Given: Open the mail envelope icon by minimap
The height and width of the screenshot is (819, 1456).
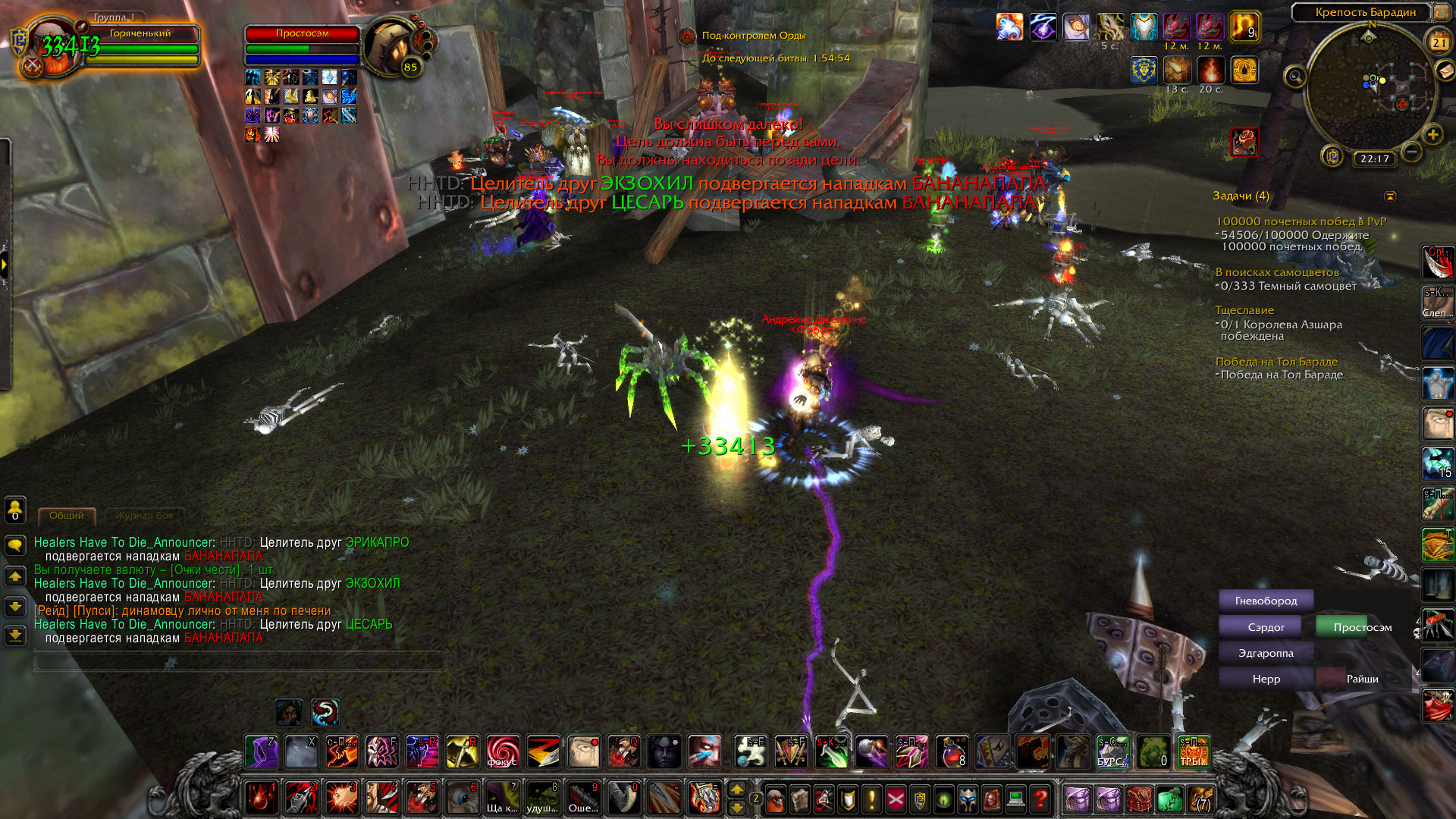Looking at the screenshot, I should click(x=1445, y=71).
